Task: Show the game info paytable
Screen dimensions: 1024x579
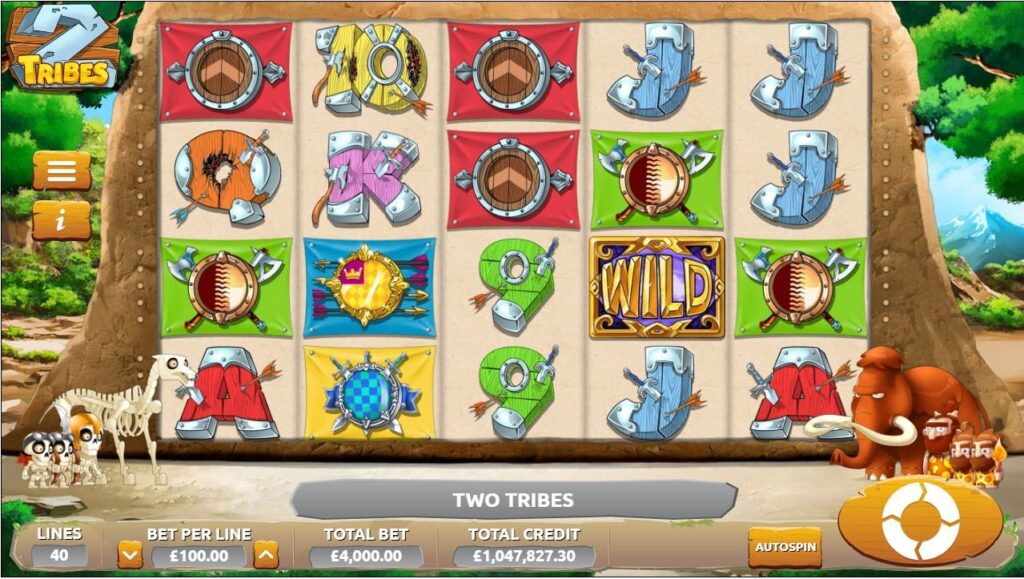Action: pyautogui.click(x=62, y=220)
